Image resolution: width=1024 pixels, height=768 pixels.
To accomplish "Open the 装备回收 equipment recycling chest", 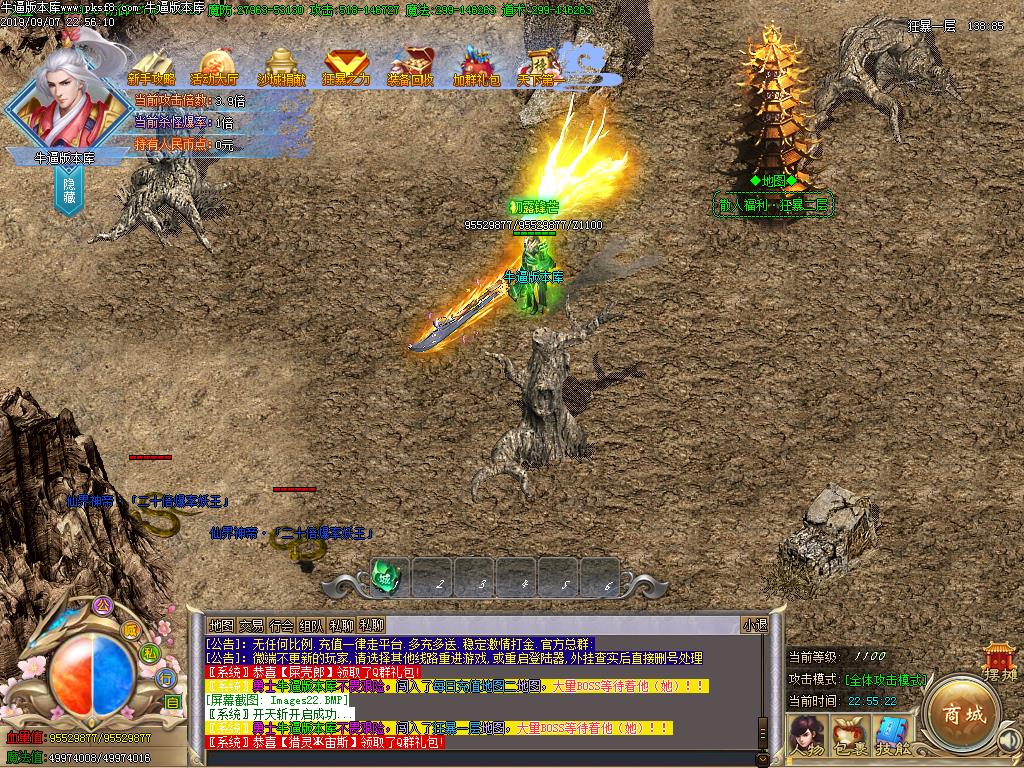I will (x=411, y=67).
